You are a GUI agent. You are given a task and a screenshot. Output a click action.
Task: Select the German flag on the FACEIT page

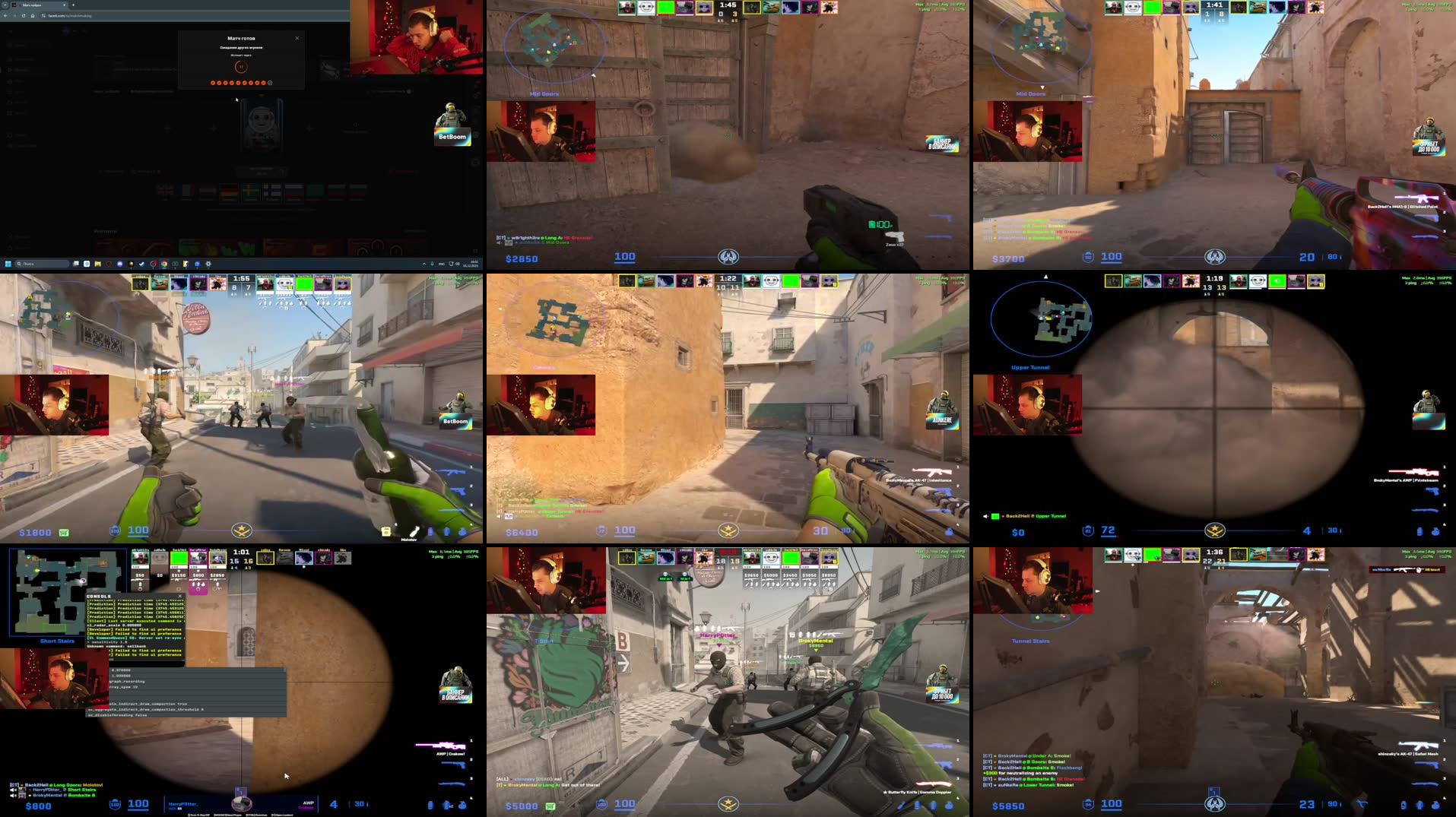pos(228,191)
